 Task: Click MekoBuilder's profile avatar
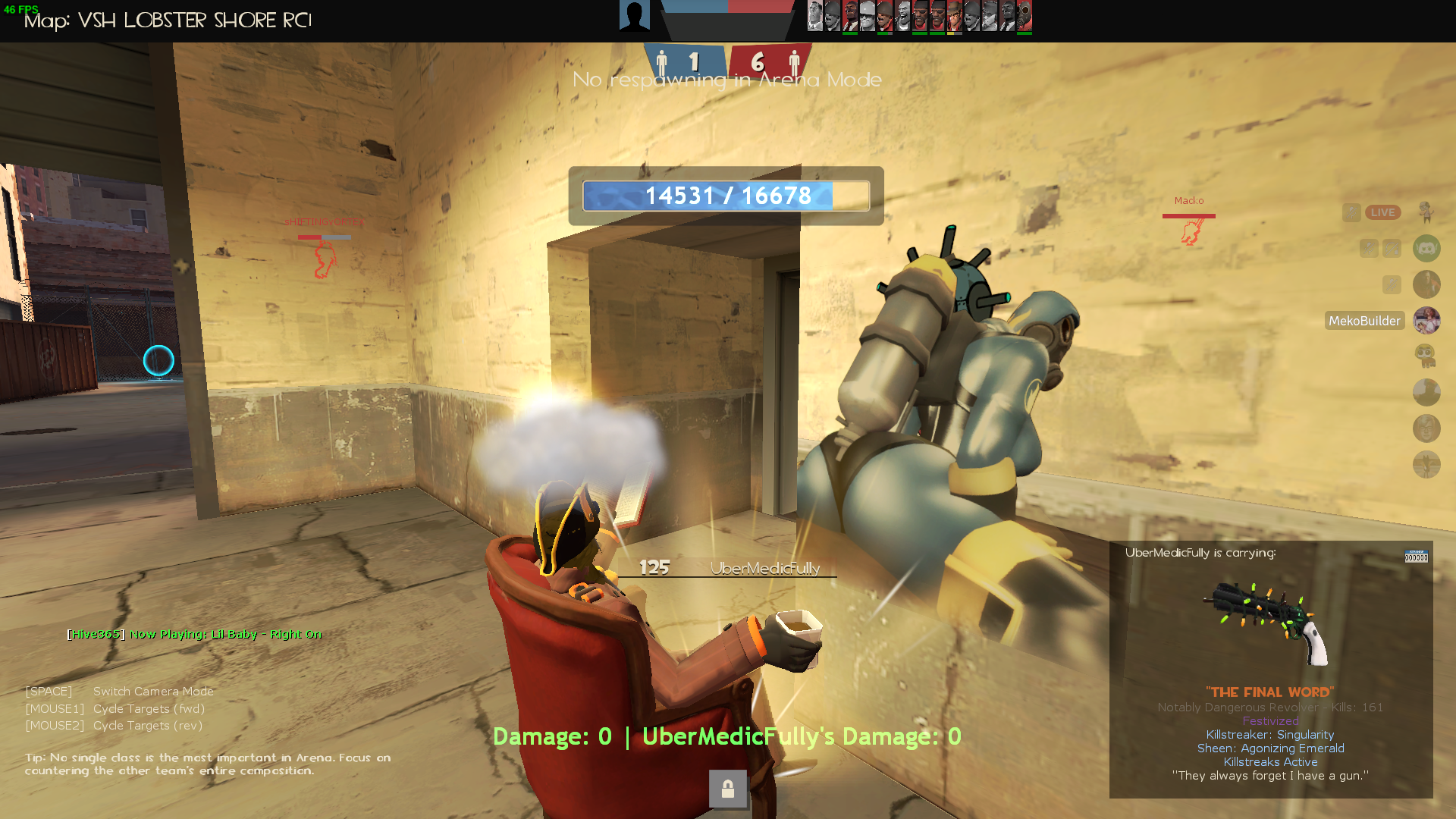tap(1426, 321)
